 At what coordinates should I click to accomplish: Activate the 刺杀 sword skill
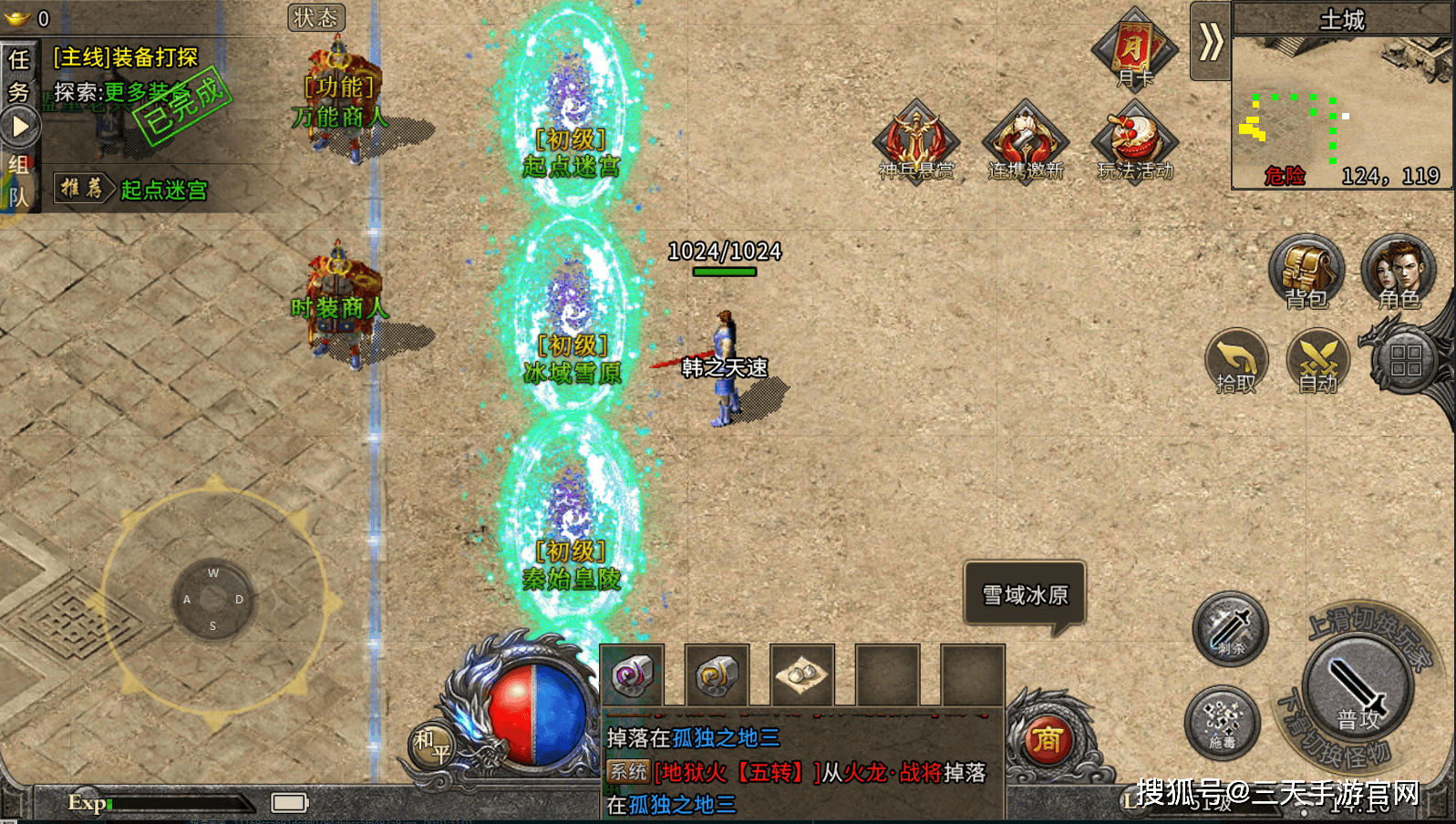(x=1231, y=628)
